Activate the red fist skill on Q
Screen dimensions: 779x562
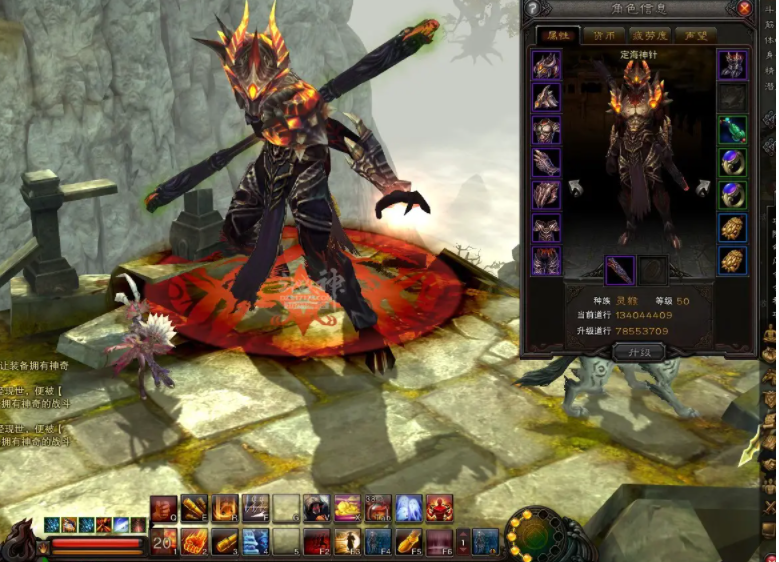click(x=164, y=508)
